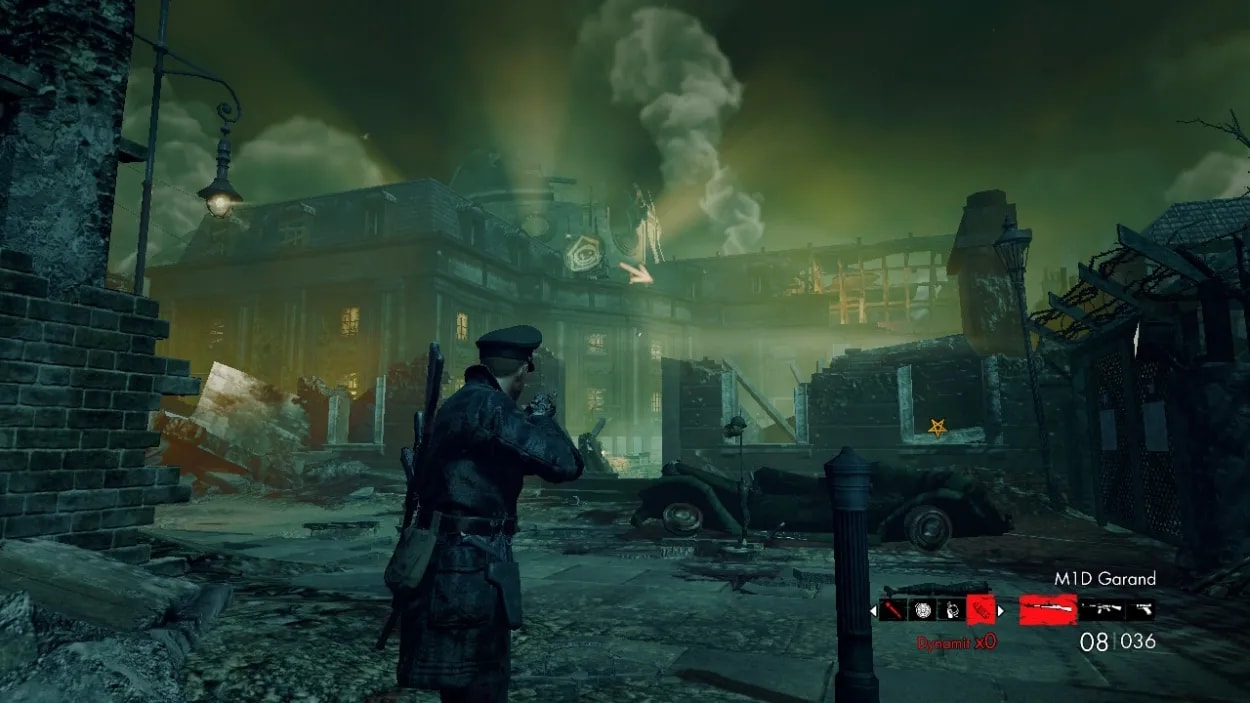Choose the stick grenade item slot

[x=892, y=609]
